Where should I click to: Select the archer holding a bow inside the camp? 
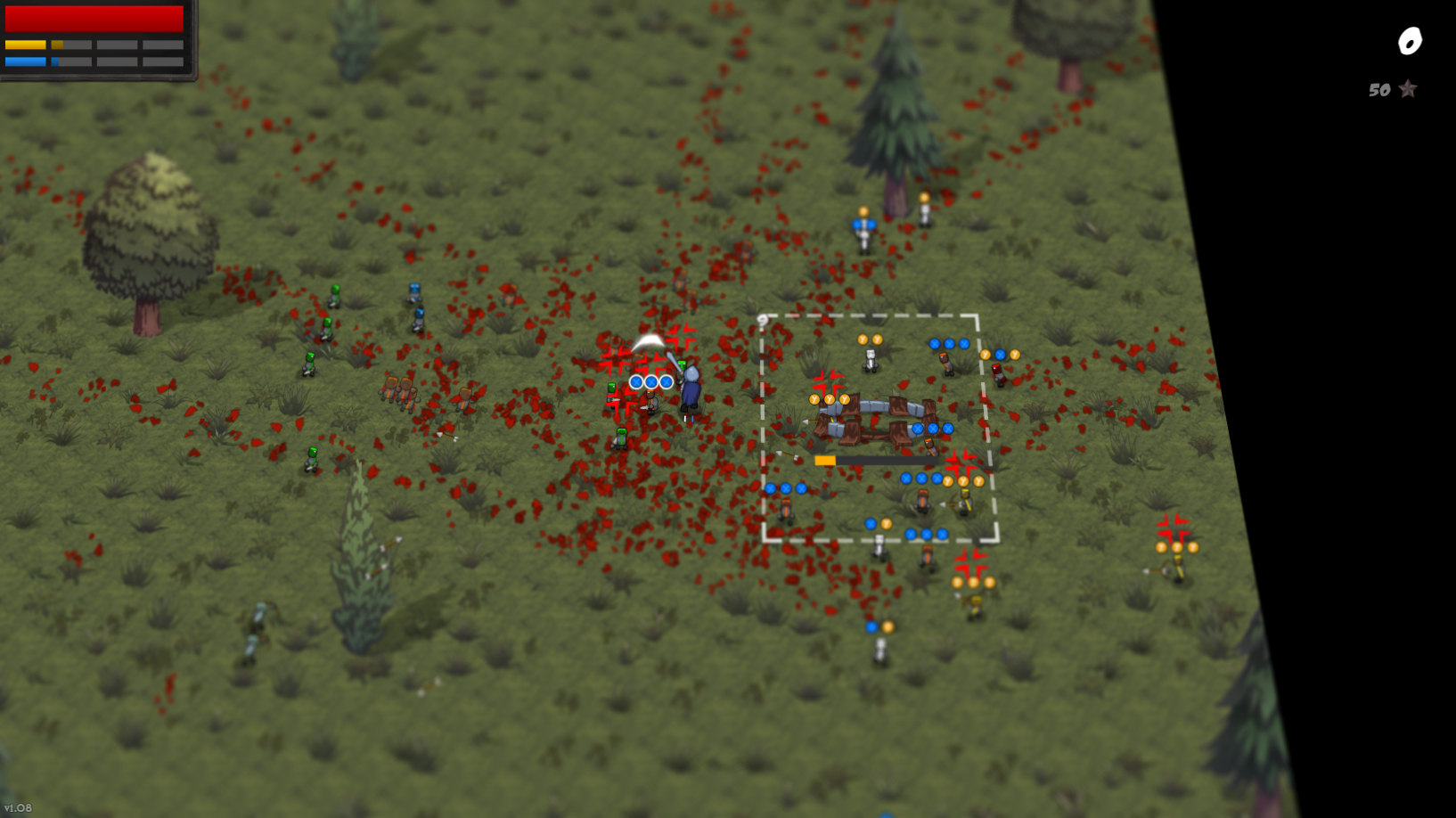coord(964,500)
